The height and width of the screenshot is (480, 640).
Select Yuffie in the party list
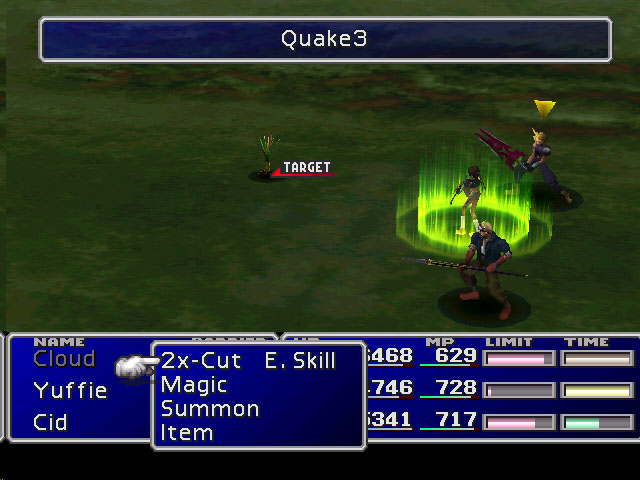(70, 391)
